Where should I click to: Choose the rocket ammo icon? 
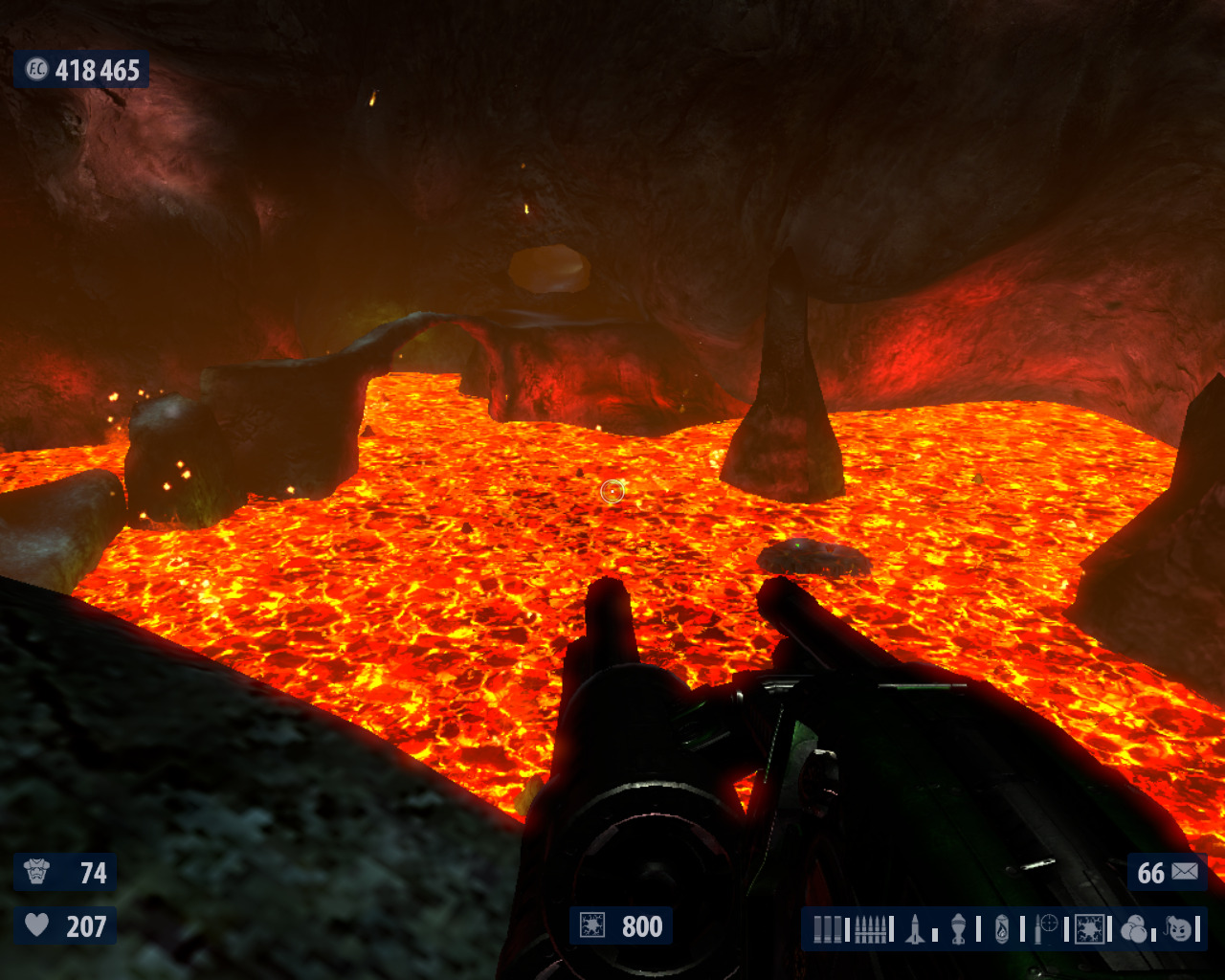point(915,928)
